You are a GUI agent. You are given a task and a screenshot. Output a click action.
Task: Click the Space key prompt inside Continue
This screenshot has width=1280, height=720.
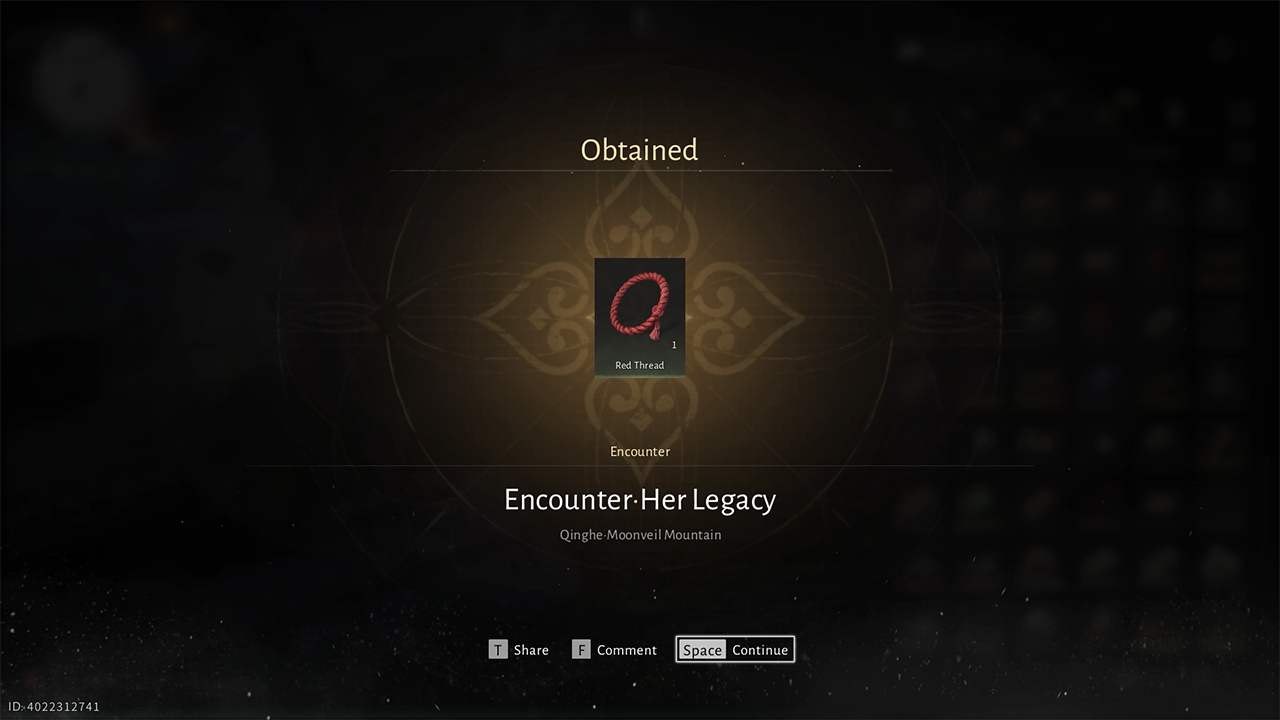pos(702,649)
